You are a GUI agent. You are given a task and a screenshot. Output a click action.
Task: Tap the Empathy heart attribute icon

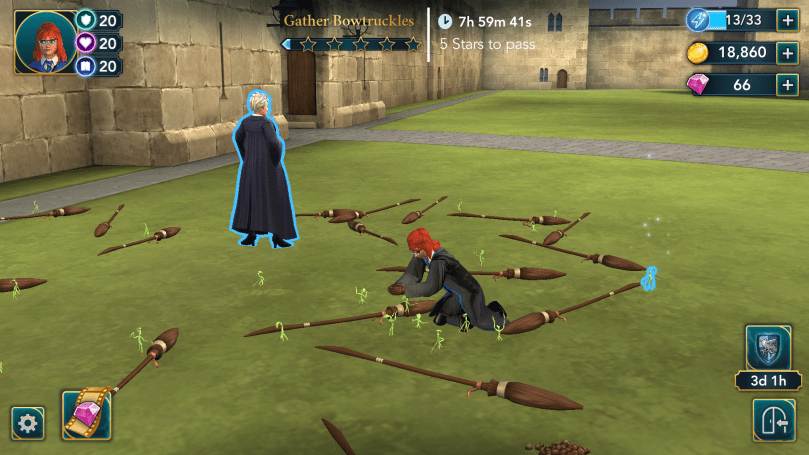(x=85, y=43)
